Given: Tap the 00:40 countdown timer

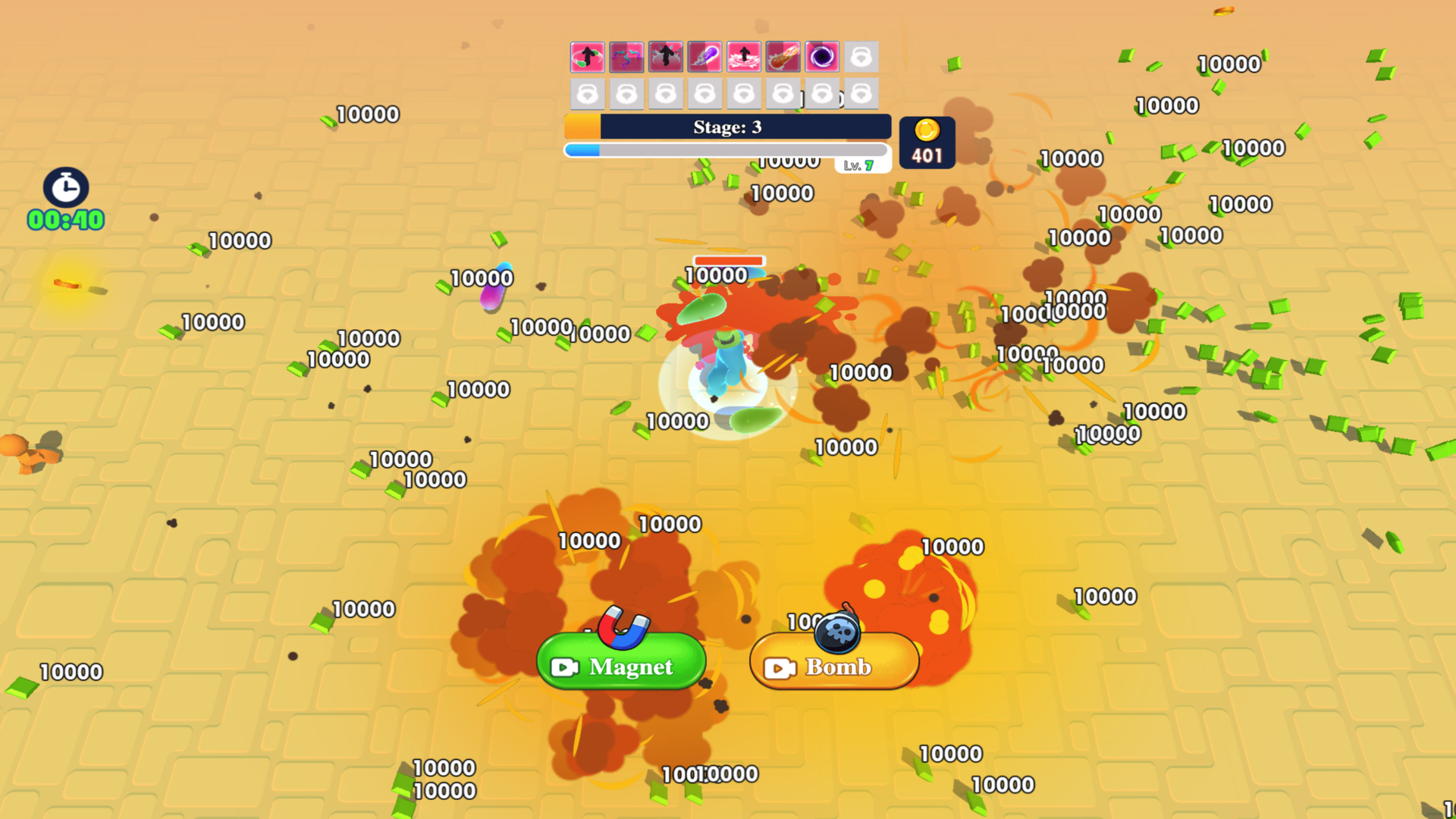Looking at the screenshot, I should 65,221.
